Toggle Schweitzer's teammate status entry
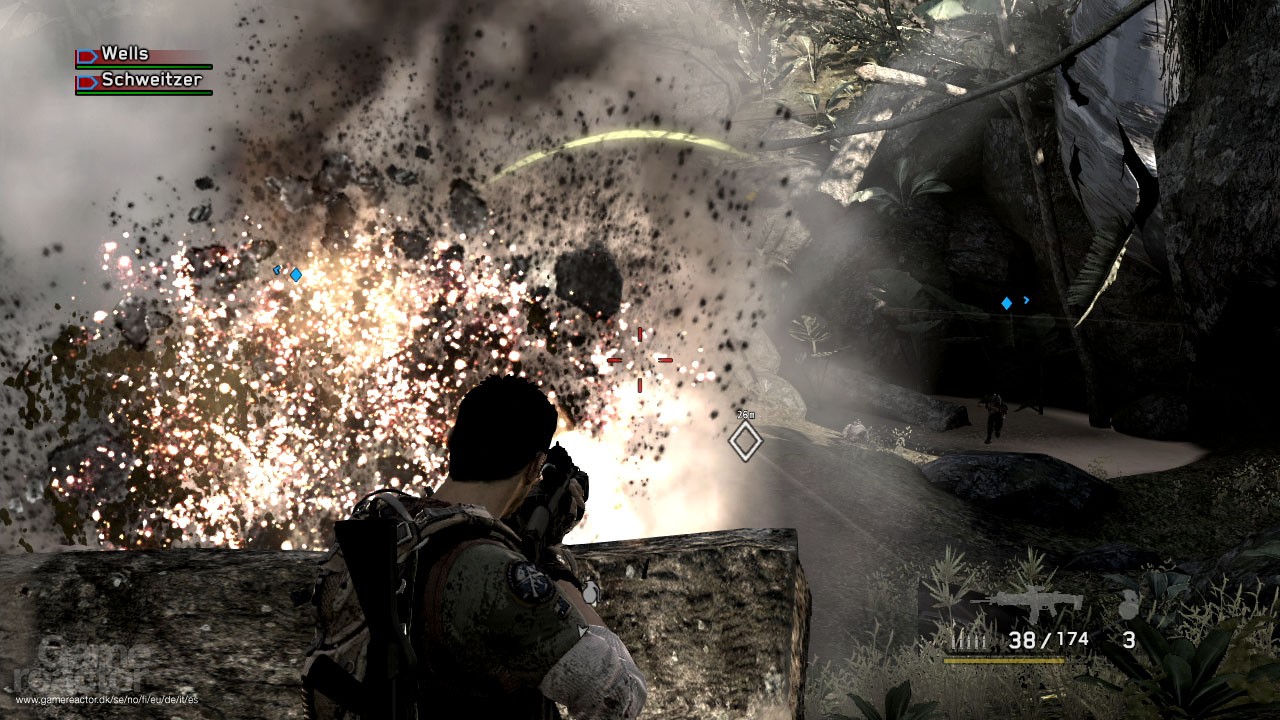Viewport: 1280px width, 720px height. [x=145, y=82]
